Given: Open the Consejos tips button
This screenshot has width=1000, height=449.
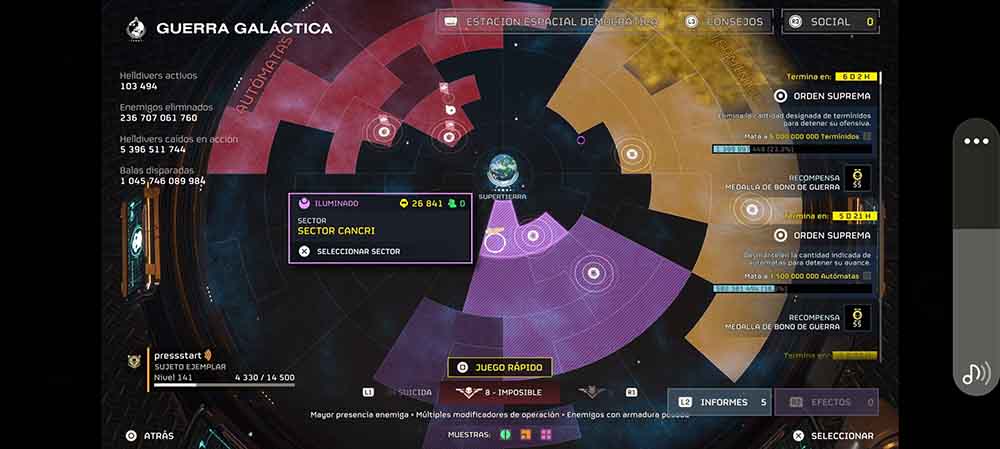Looking at the screenshot, I should (x=726, y=21).
